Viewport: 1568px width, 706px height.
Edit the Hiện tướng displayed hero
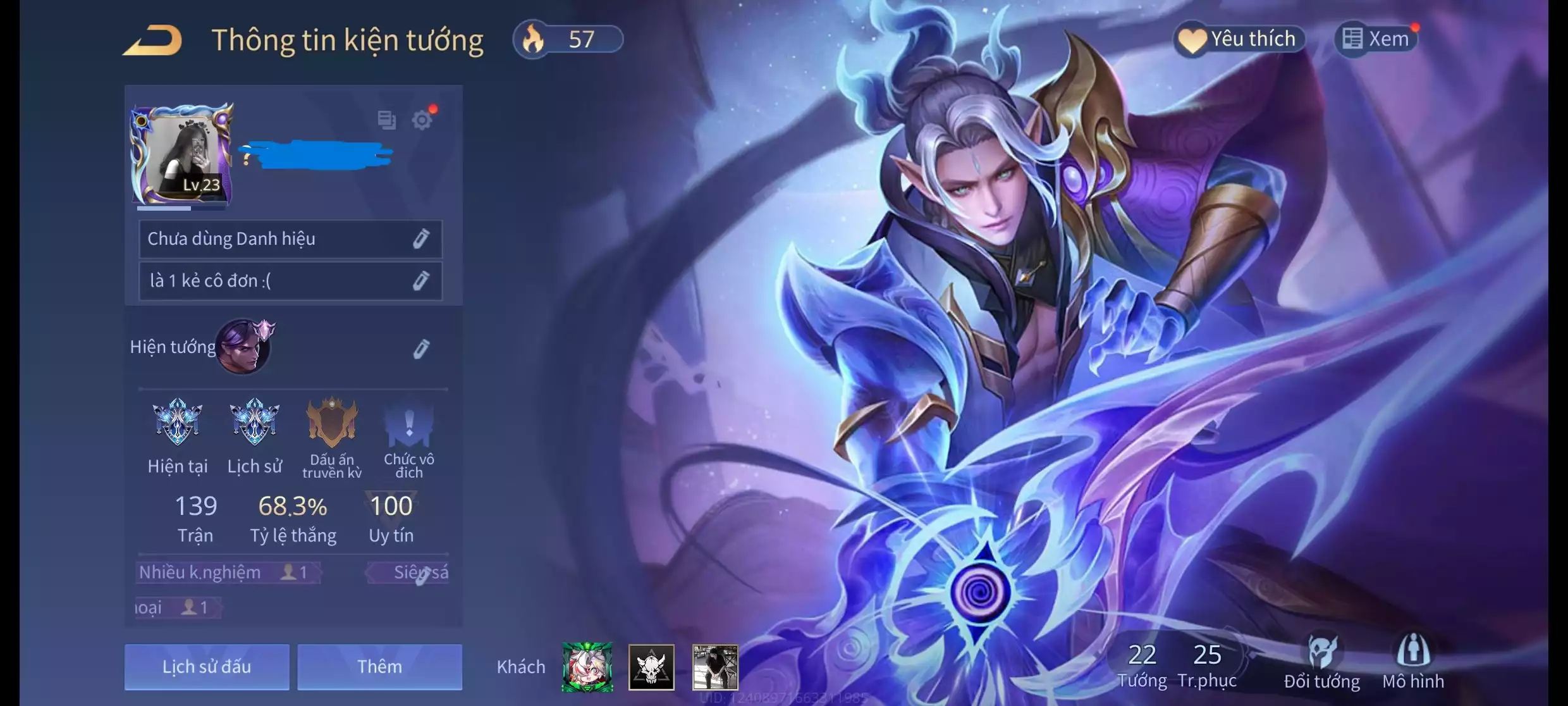(x=421, y=349)
